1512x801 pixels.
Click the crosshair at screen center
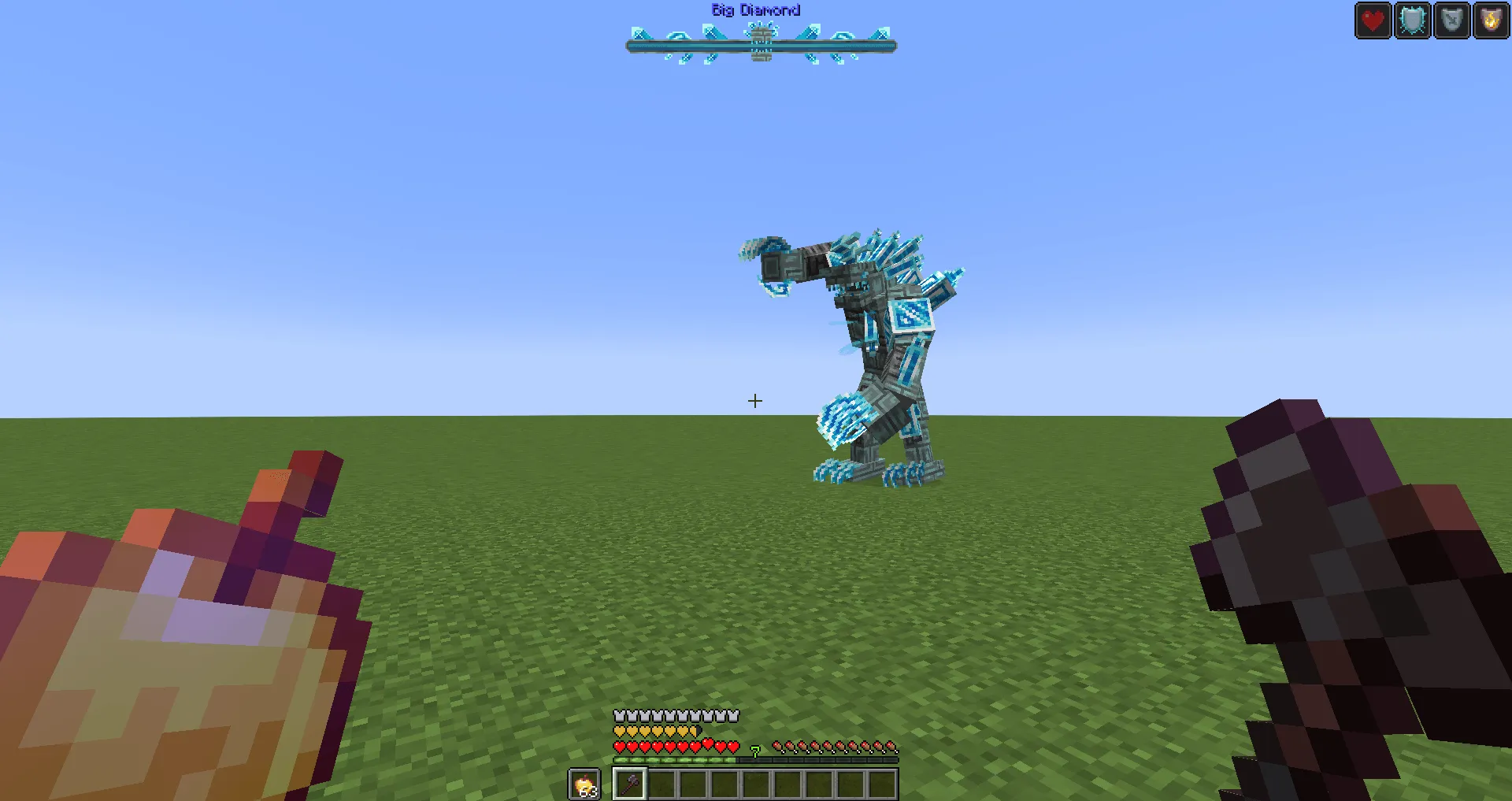point(754,401)
